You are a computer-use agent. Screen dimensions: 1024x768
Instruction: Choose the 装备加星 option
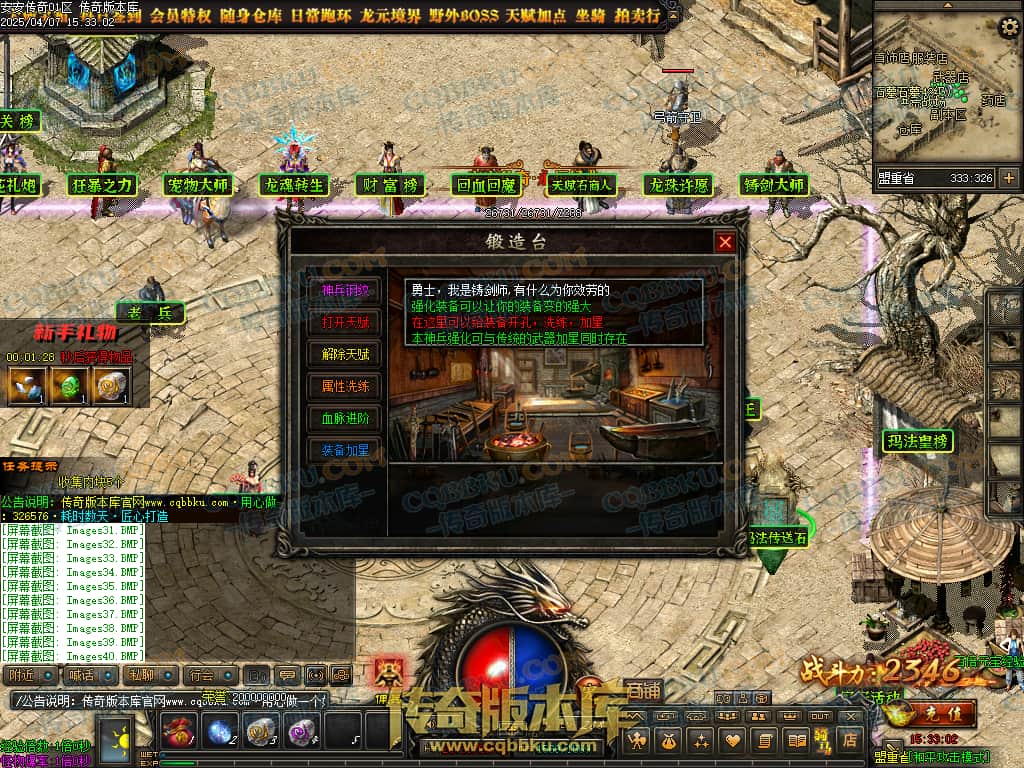pos(345,450)
